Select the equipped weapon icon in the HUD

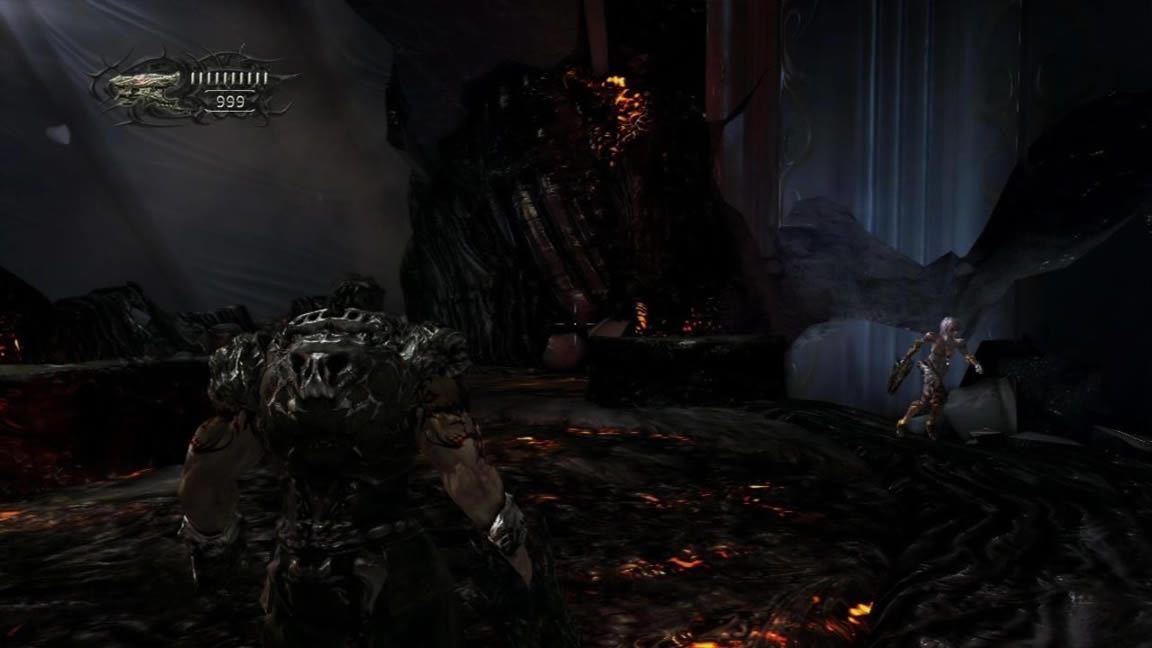click(143, 91)
